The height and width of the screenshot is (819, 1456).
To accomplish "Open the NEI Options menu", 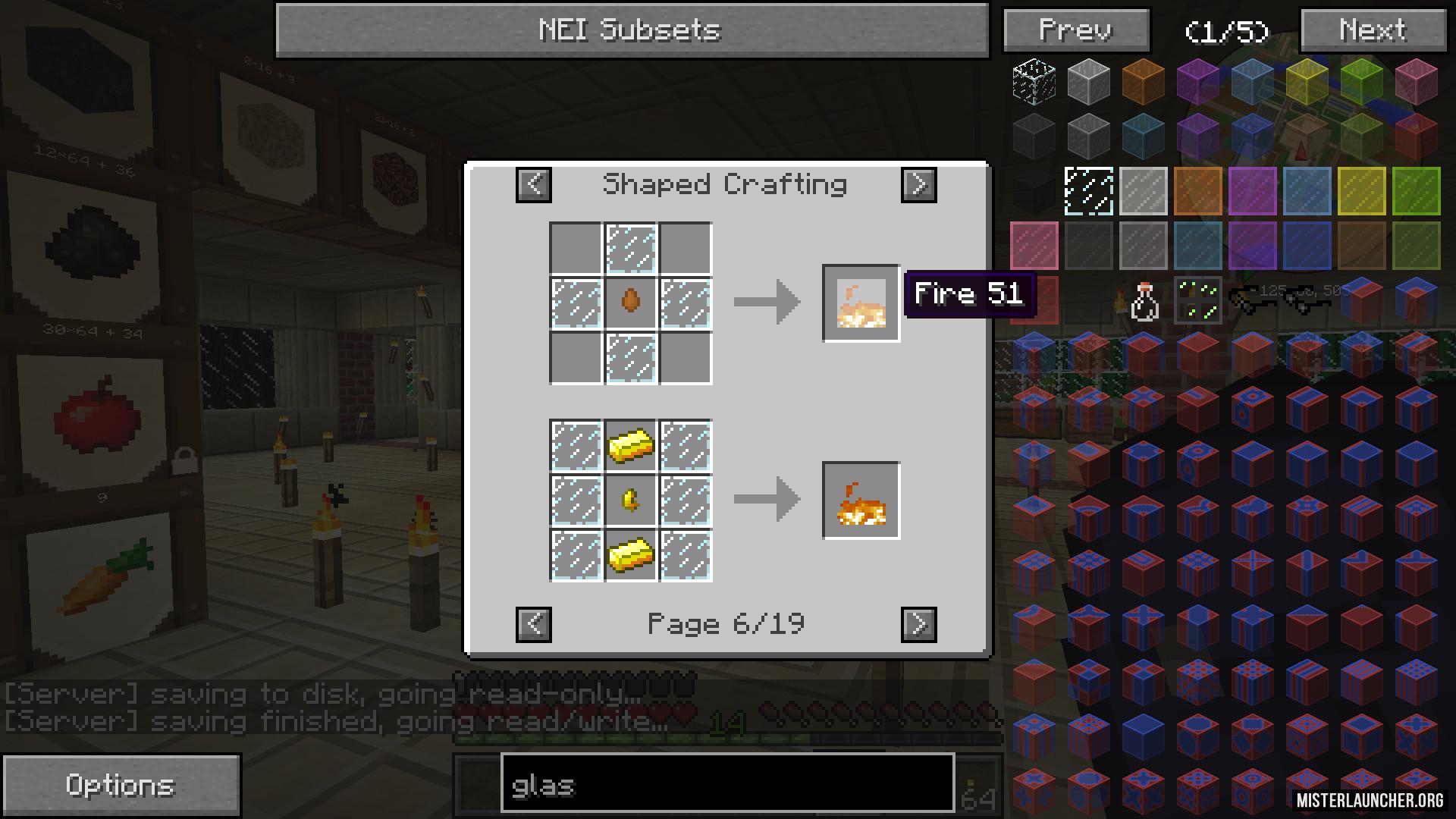I will (121, 785).
